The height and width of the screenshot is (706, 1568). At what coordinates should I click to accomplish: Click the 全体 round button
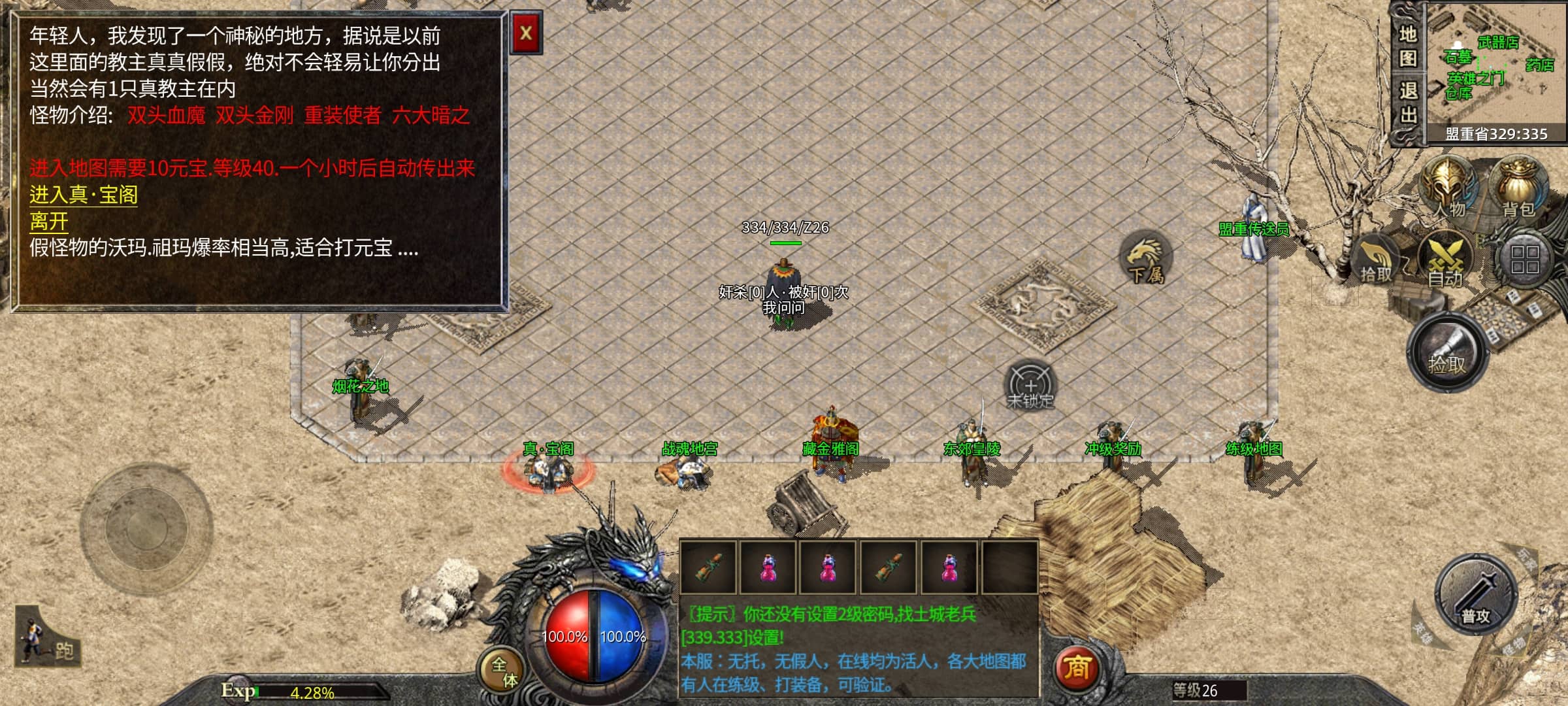503,671
